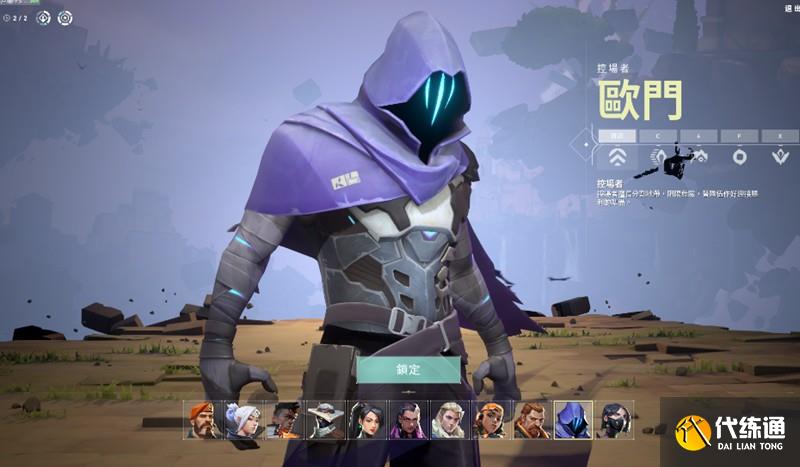Pick Phoenix from the agent portraits

coord(284,420)
